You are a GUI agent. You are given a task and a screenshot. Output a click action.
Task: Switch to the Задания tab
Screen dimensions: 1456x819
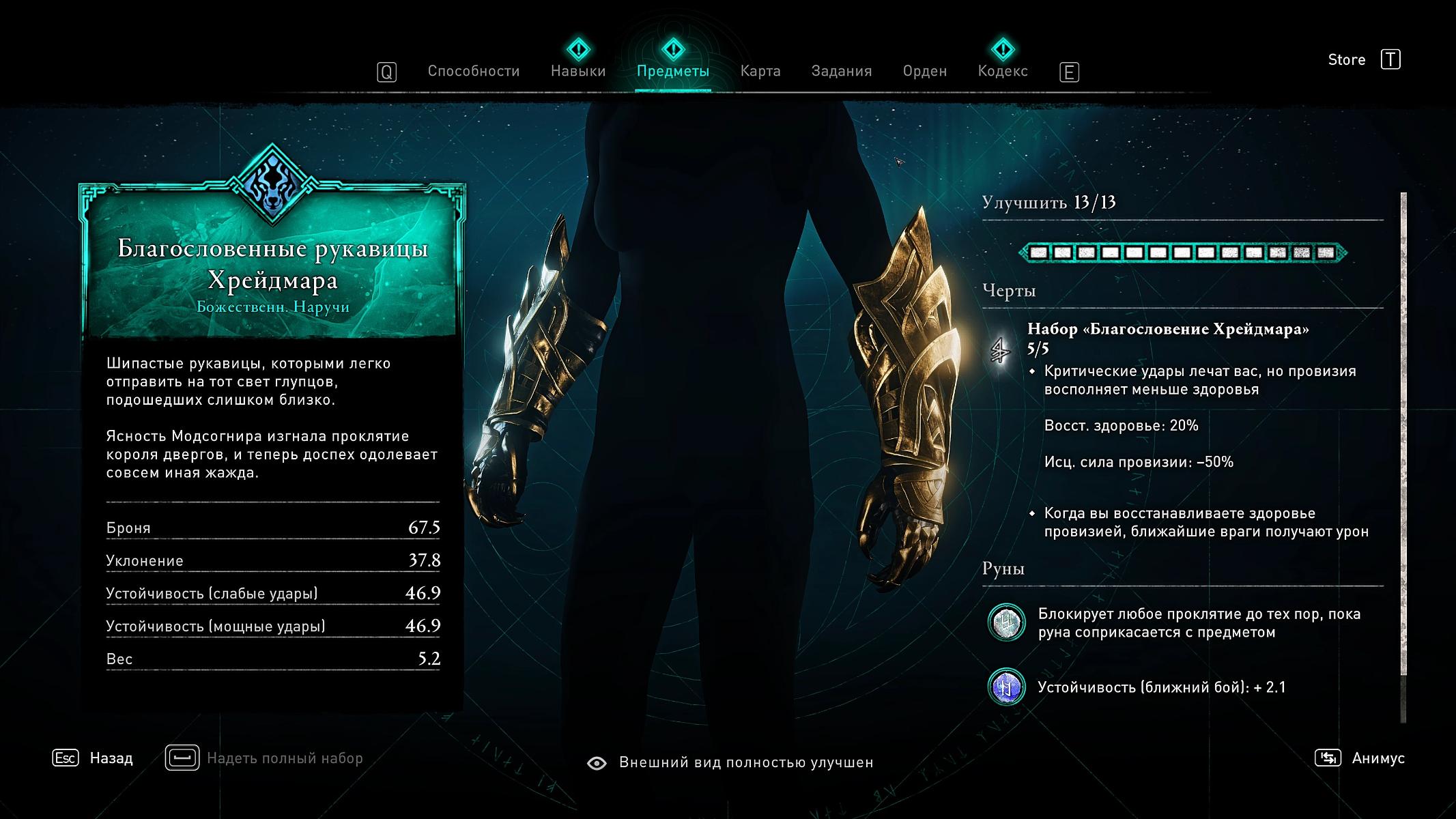click(x=841, y=71)
